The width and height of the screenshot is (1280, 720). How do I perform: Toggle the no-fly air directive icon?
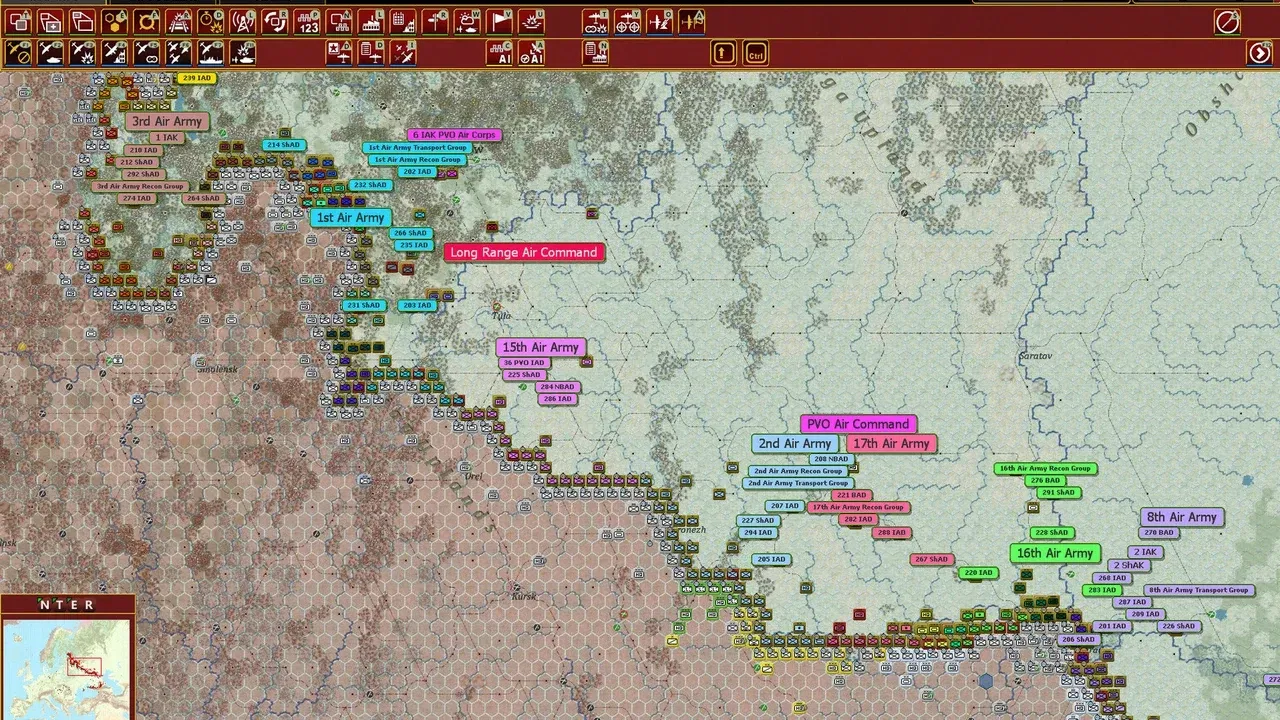[x=16, y=54]
